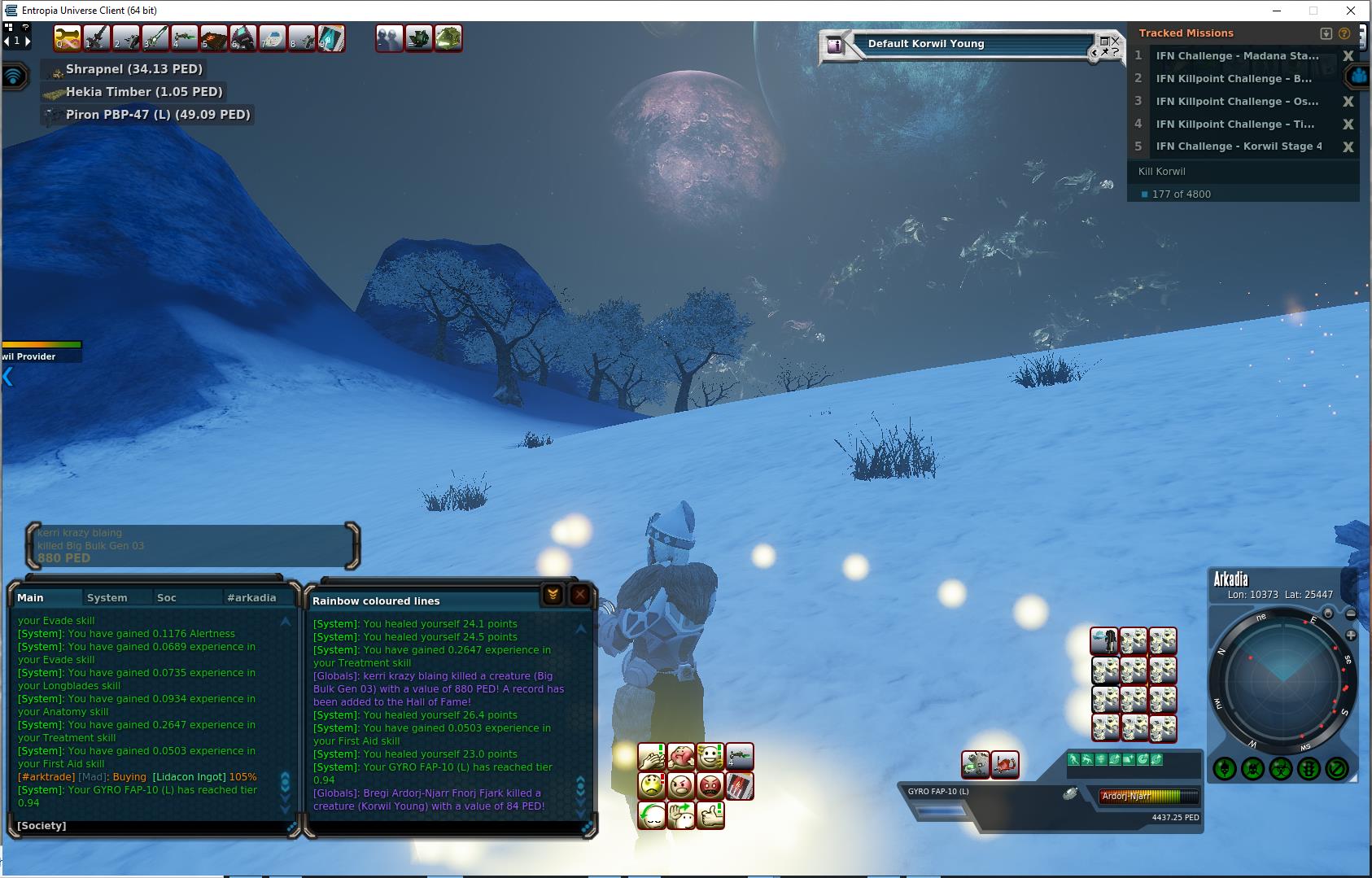The width and height of the screenshot is (1372, 878).
Task: Open the two-avatars friends shortcut icon
Action: (x=390, y=38)
